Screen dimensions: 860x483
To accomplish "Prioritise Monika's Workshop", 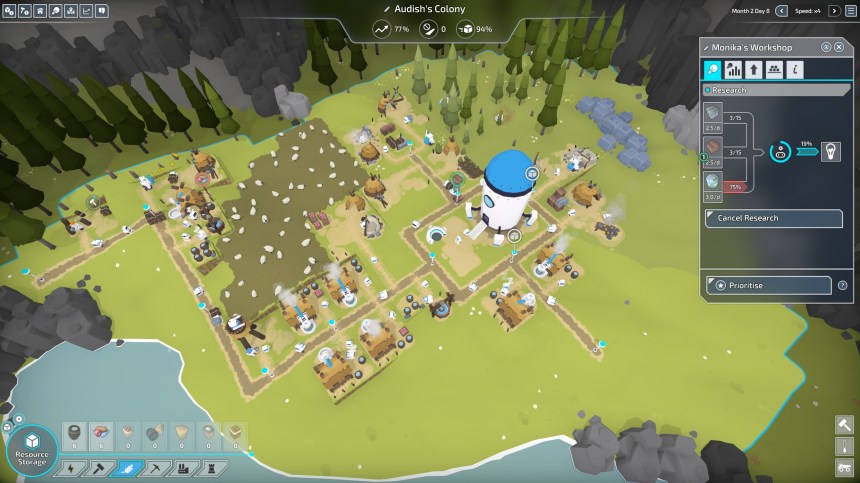I will [769, 285].
